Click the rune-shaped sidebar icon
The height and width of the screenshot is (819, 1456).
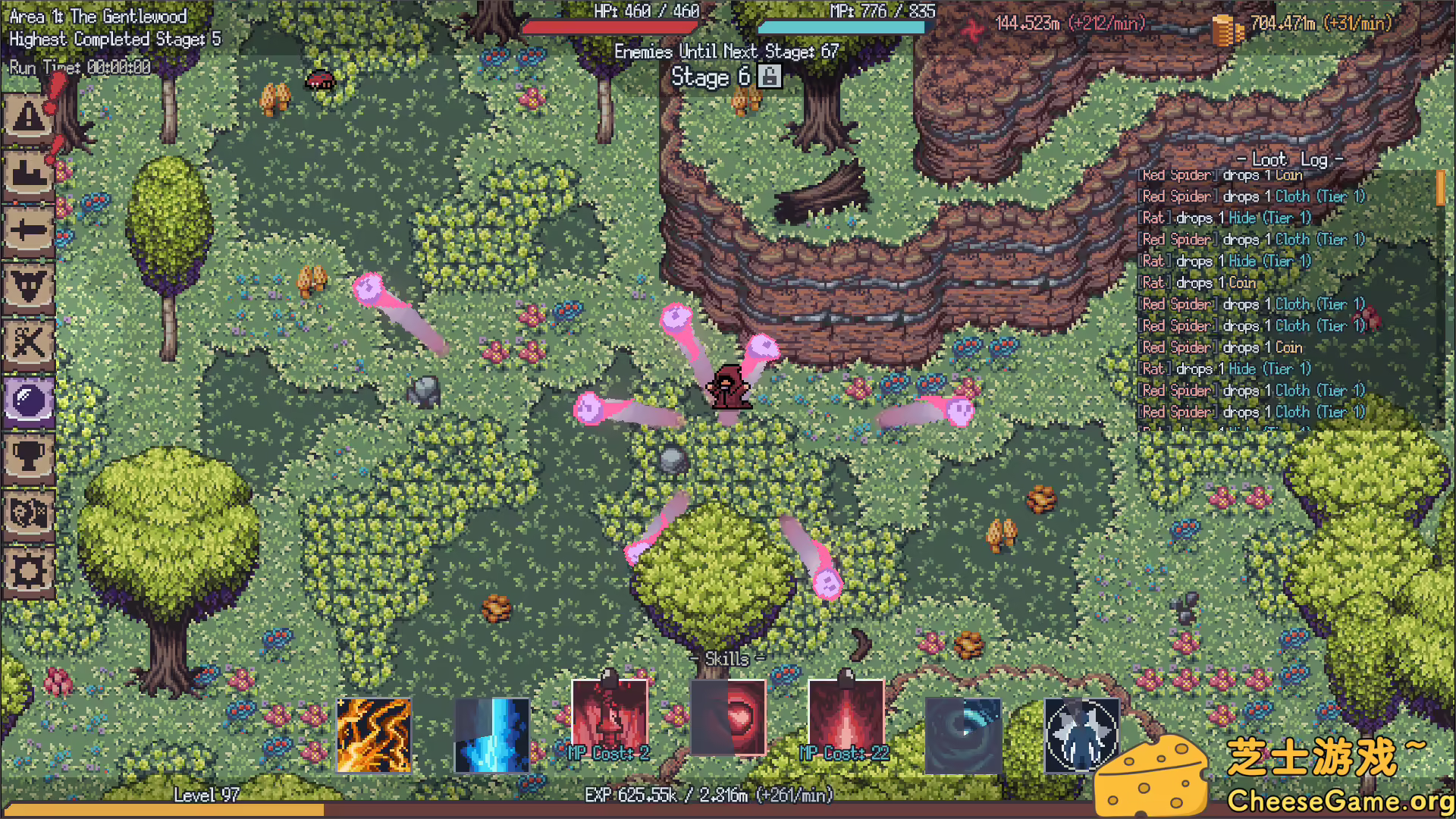[x=29, y=288]
